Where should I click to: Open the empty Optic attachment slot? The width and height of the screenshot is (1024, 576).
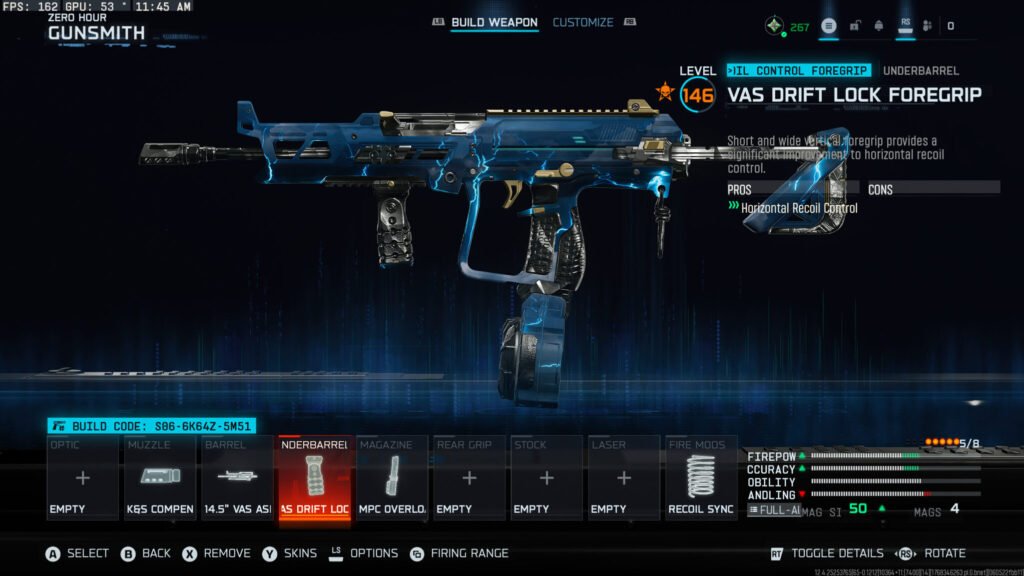[x=83, y=478]
